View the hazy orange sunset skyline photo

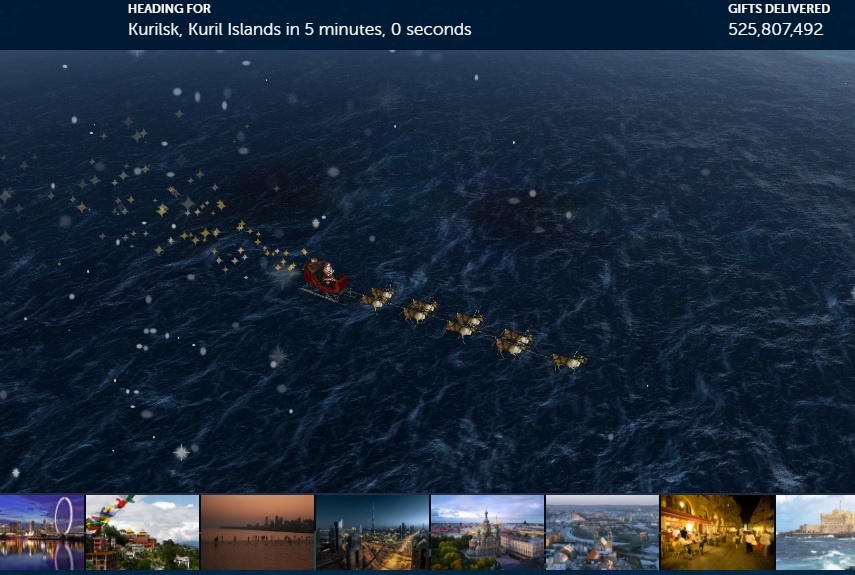[257, 532]
